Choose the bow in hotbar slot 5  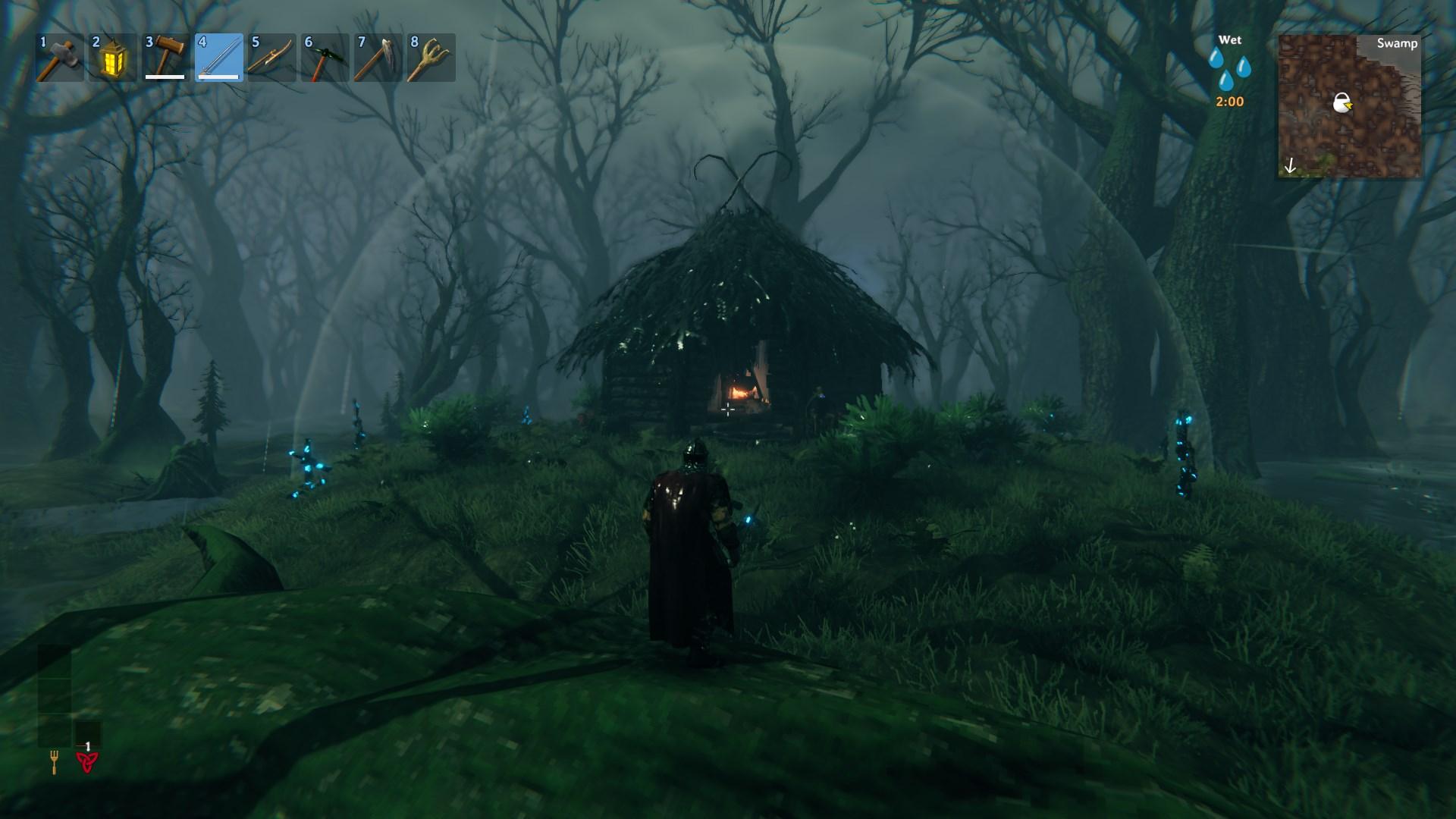point(271,57)
